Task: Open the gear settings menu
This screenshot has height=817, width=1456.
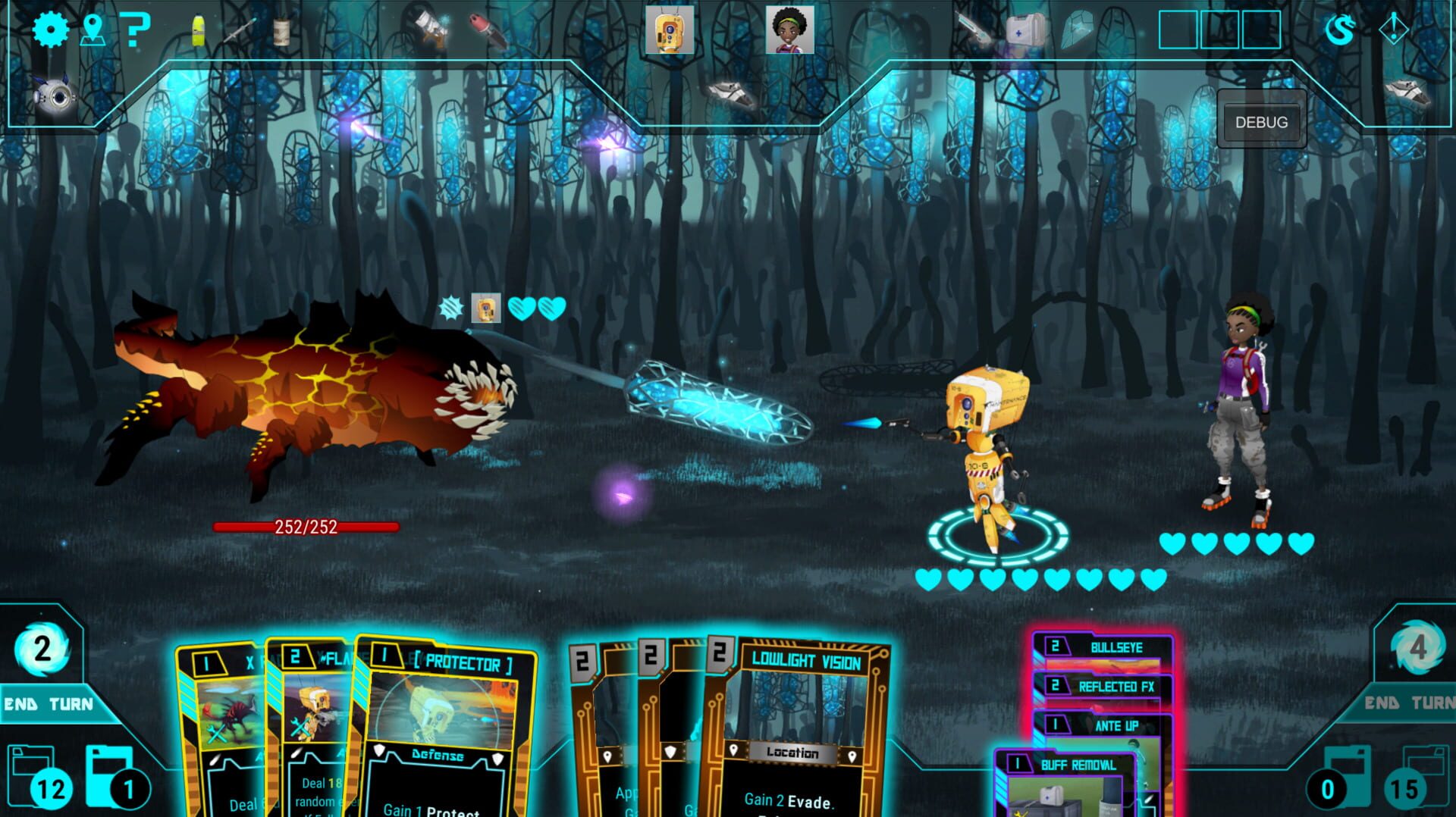Action: (50, 30)
